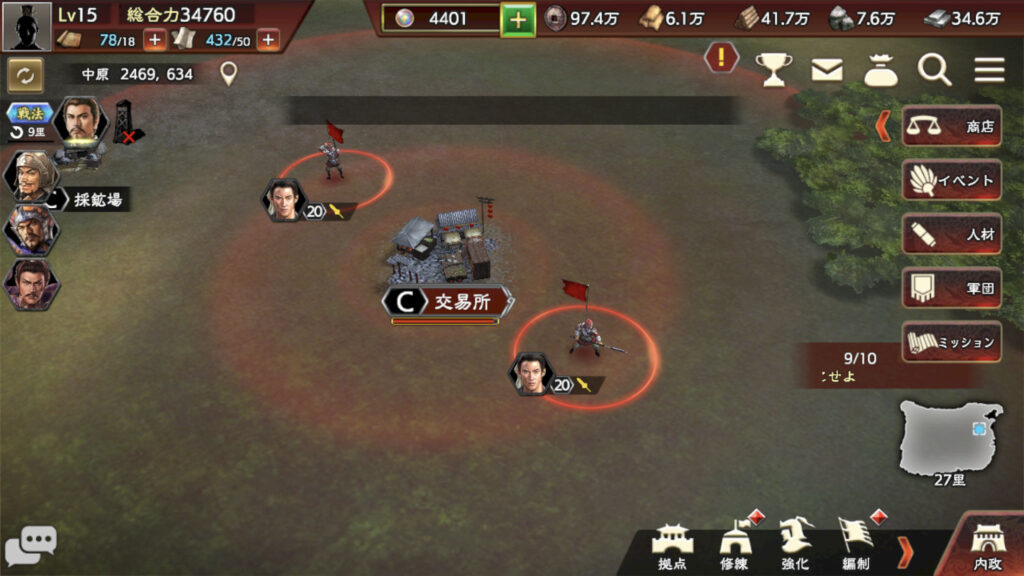The image size is (1024, 576).
Task: Open the 軍団 legion menu
Action: pyautogui.click(x=951, y=288)
